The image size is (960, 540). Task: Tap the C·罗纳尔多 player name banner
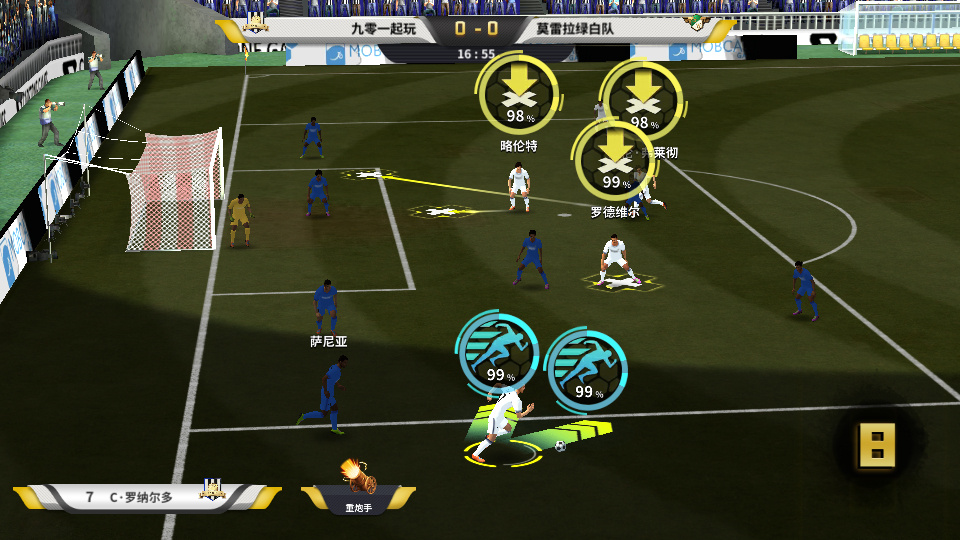[140, 496]
